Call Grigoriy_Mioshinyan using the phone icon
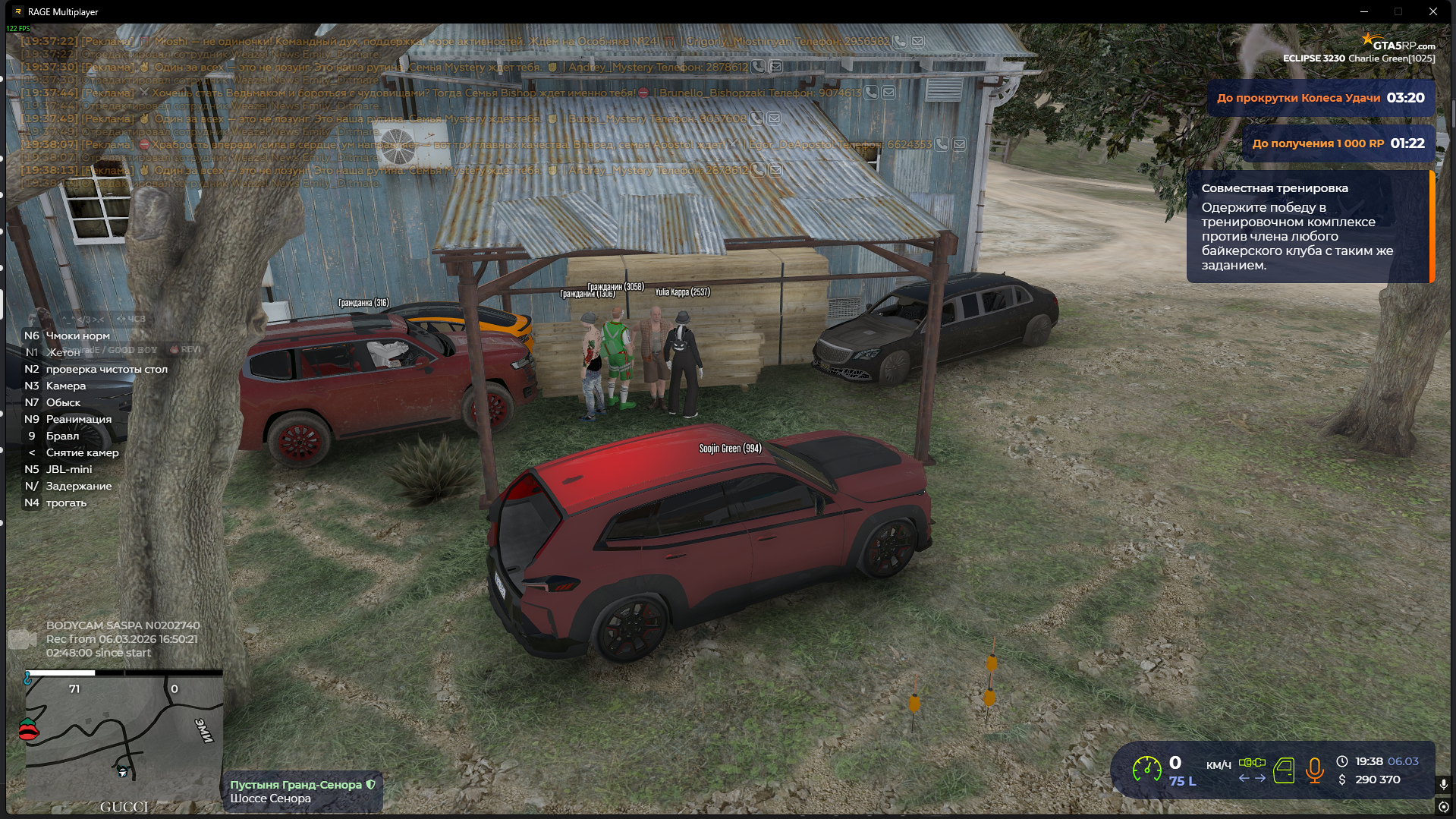 (x=899, y=42)
